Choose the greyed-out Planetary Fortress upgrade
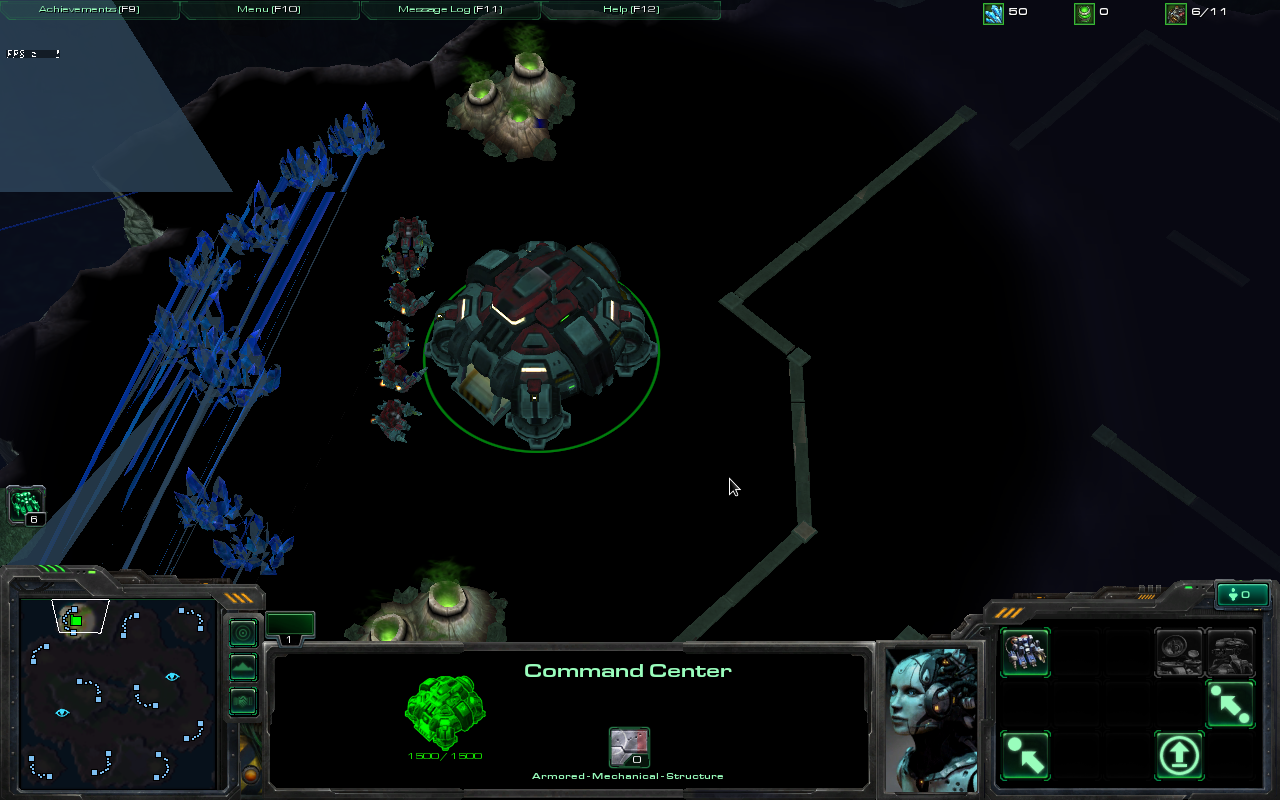Image resolution: width=1280 pixels, height=800 pixels. click(1230, 652)
